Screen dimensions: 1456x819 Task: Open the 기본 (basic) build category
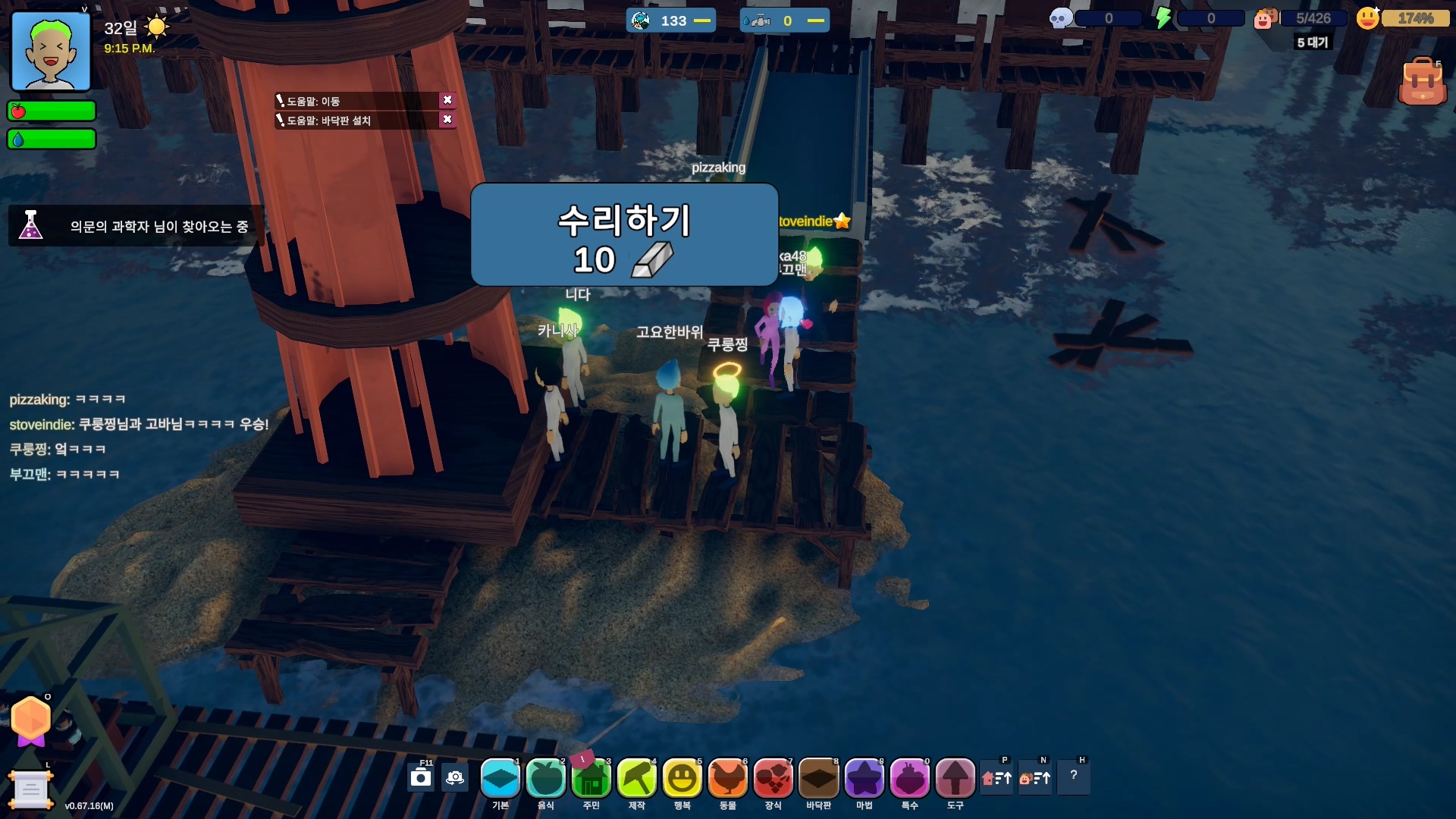[x=500, y=778]
